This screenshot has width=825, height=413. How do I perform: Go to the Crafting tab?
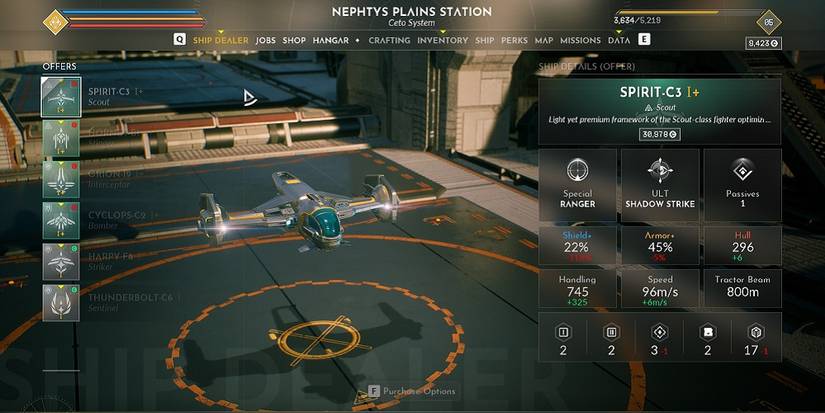click(389, 40)
